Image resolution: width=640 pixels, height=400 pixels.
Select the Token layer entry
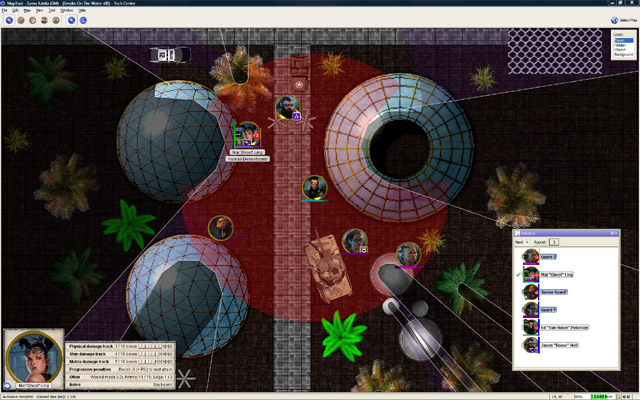point(619,40)
